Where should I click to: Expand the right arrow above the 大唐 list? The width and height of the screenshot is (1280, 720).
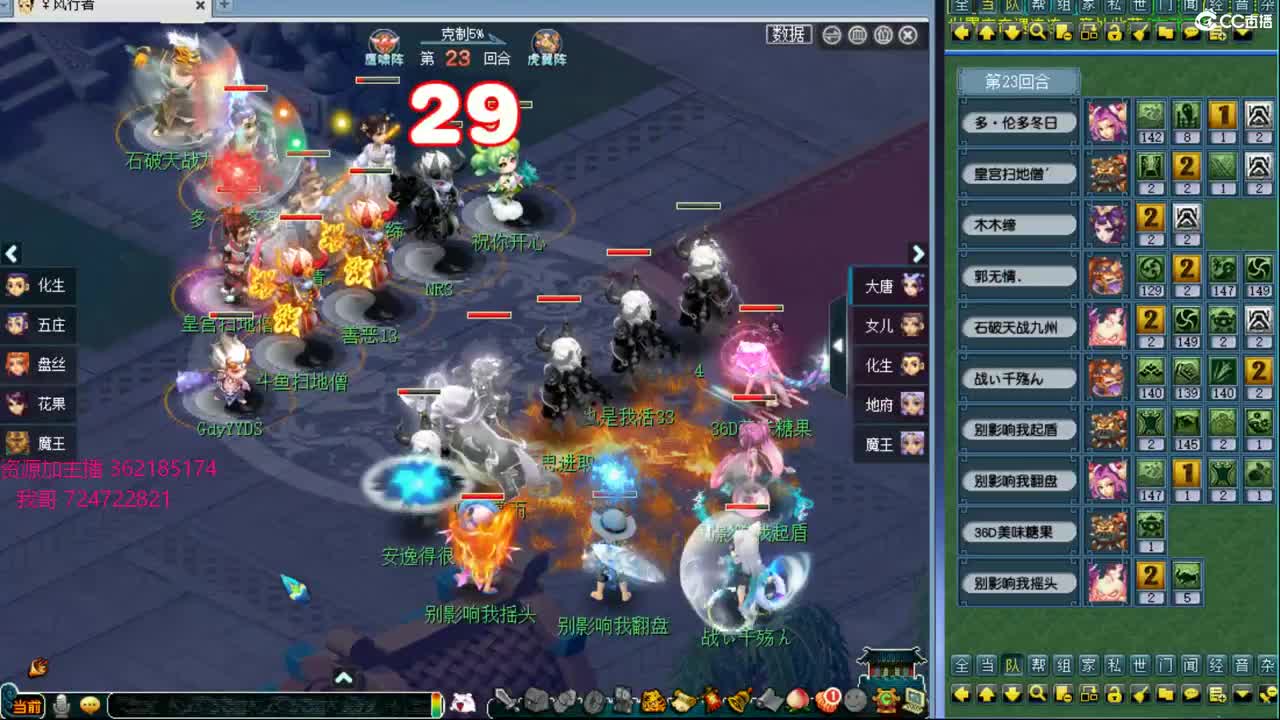click(918, 254)
